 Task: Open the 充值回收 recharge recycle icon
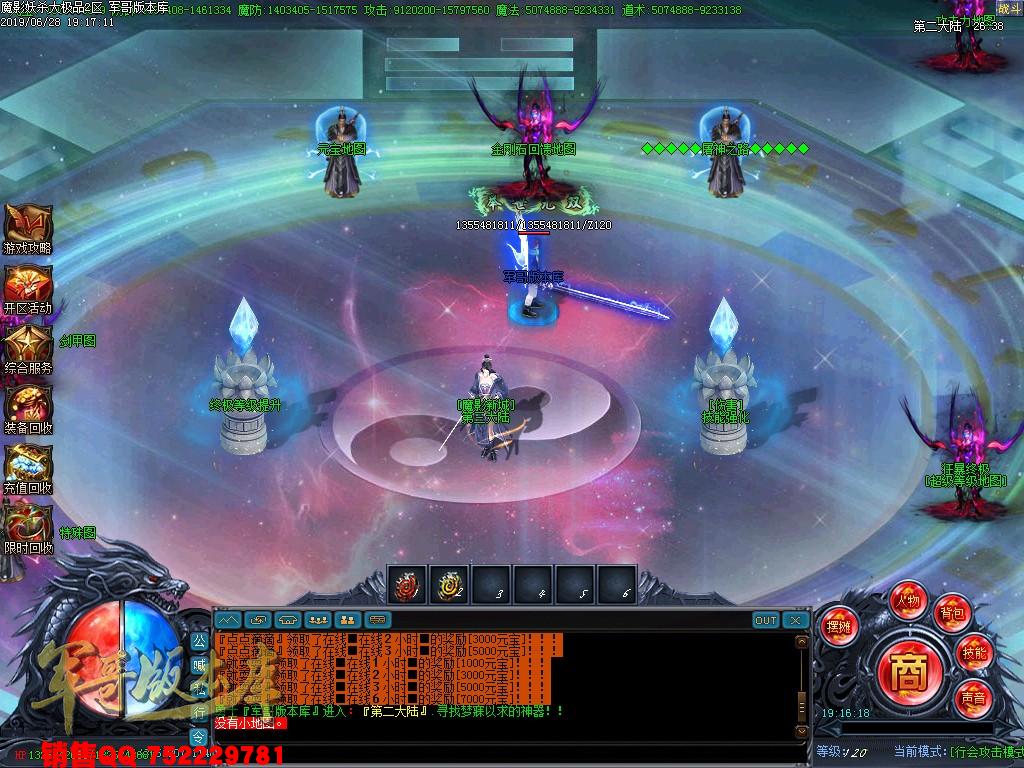point(27,465)
